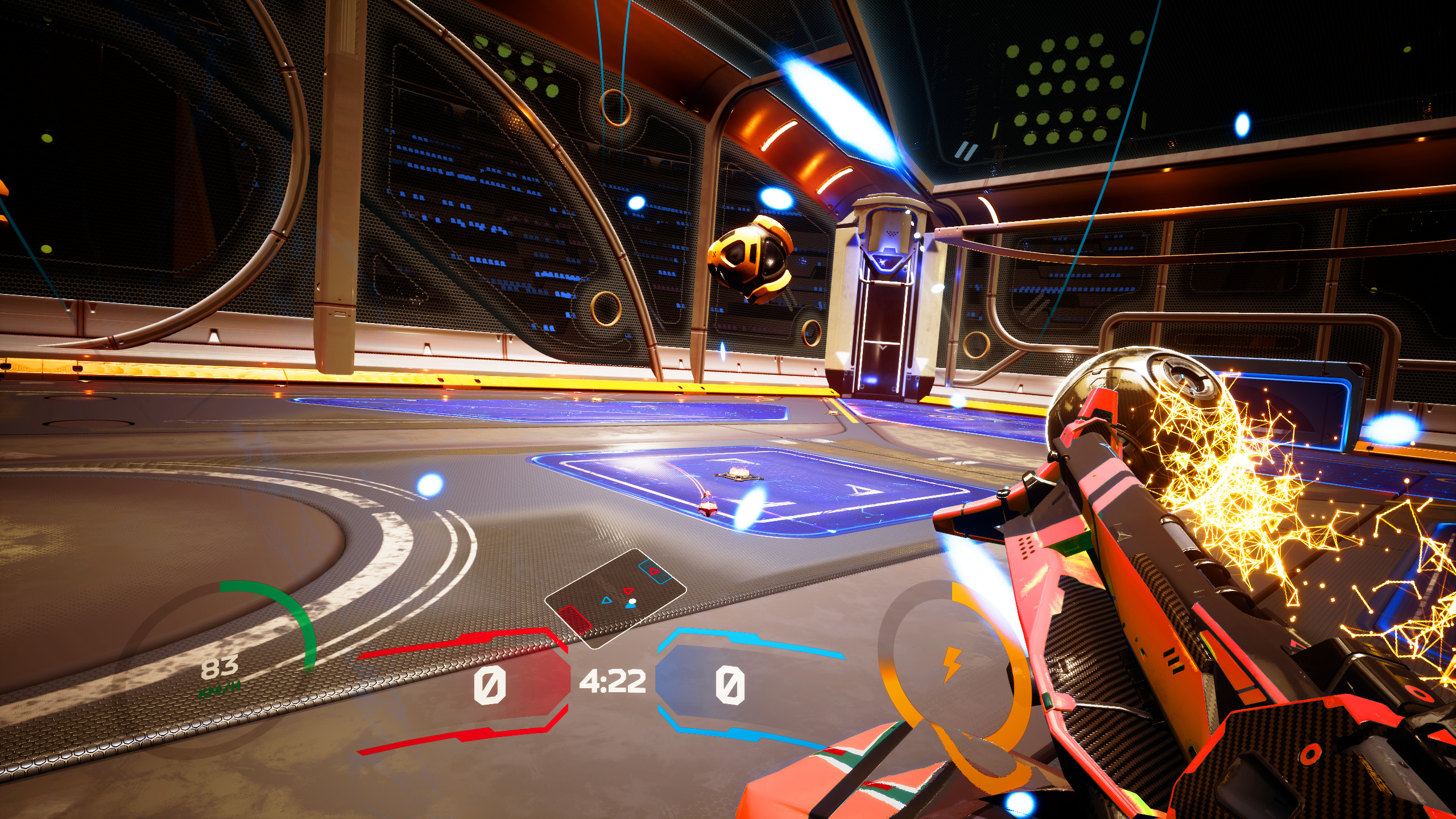
Task: Click the blue teammate triangle on the minimap
Action: pyautogui.click(x=606, y=600)
